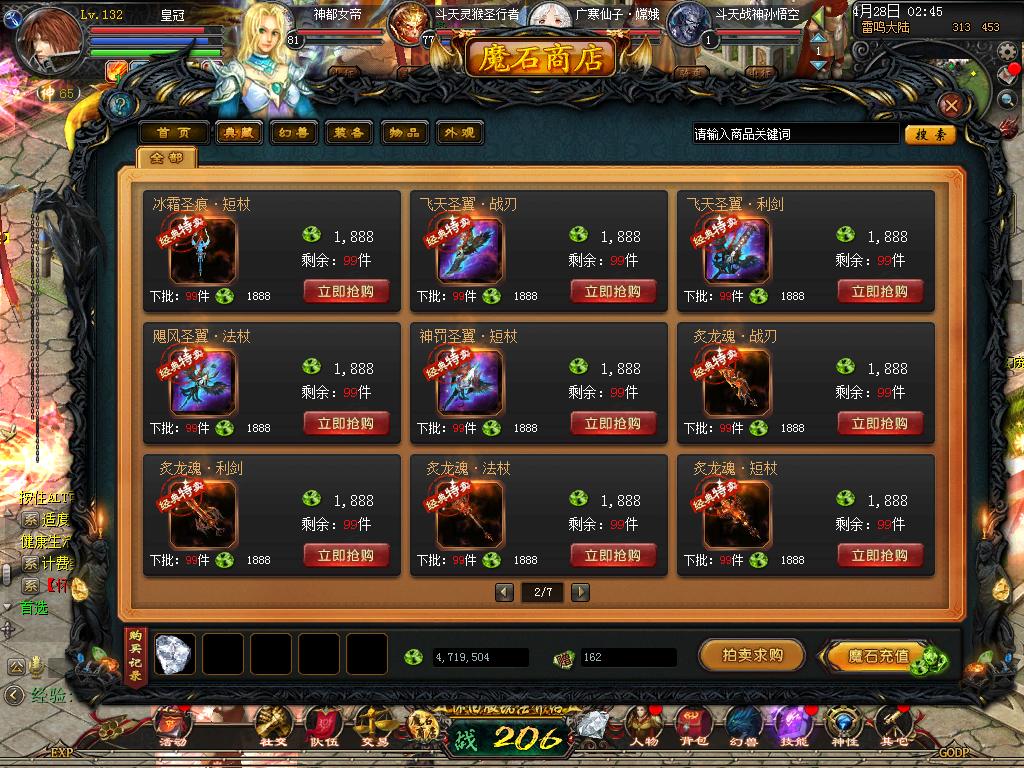
Task: Click the 搜索 search button
Action: [930, 134]
